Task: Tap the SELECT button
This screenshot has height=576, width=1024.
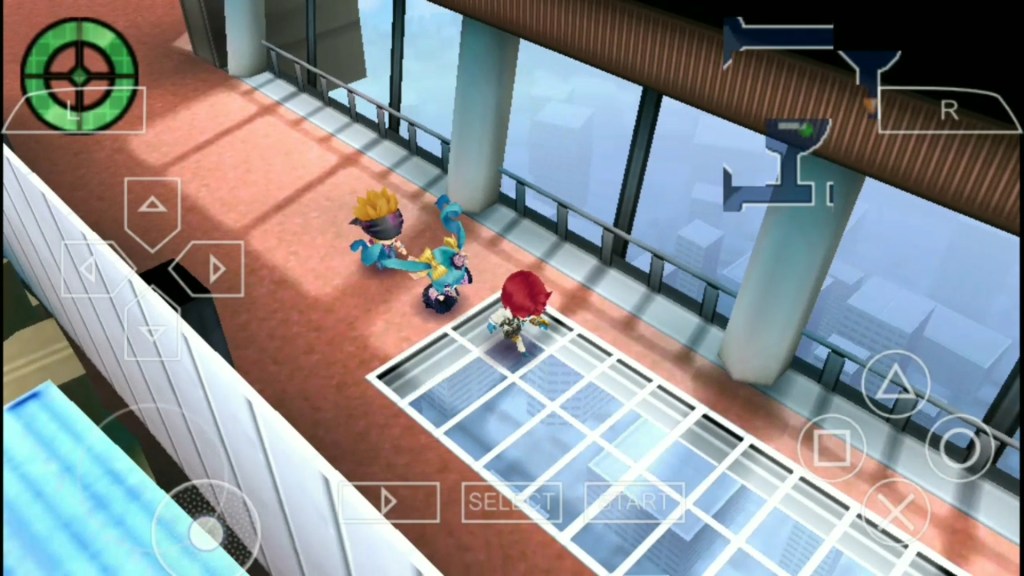Action: (511, 501)
